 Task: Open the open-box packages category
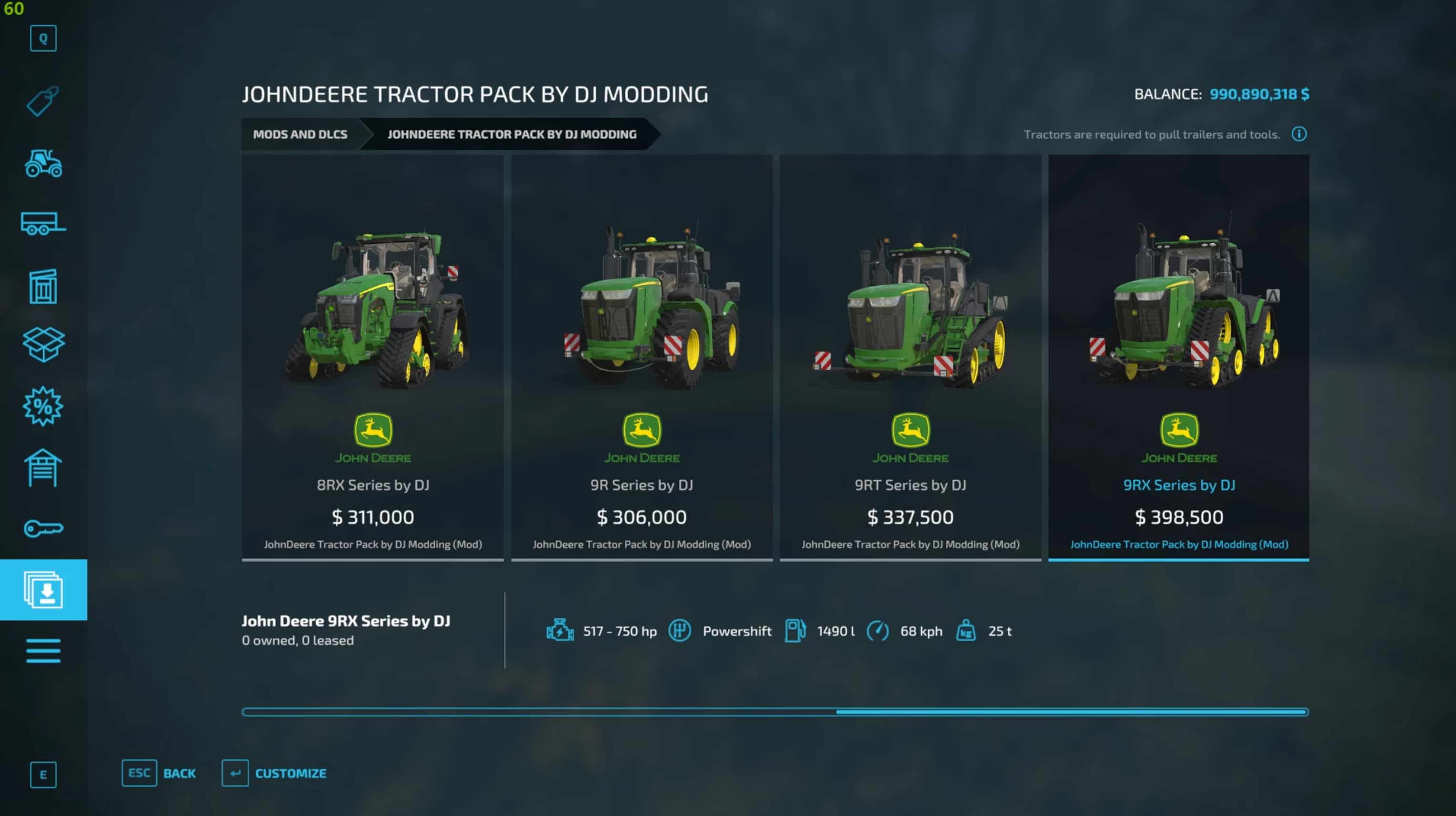43,344
